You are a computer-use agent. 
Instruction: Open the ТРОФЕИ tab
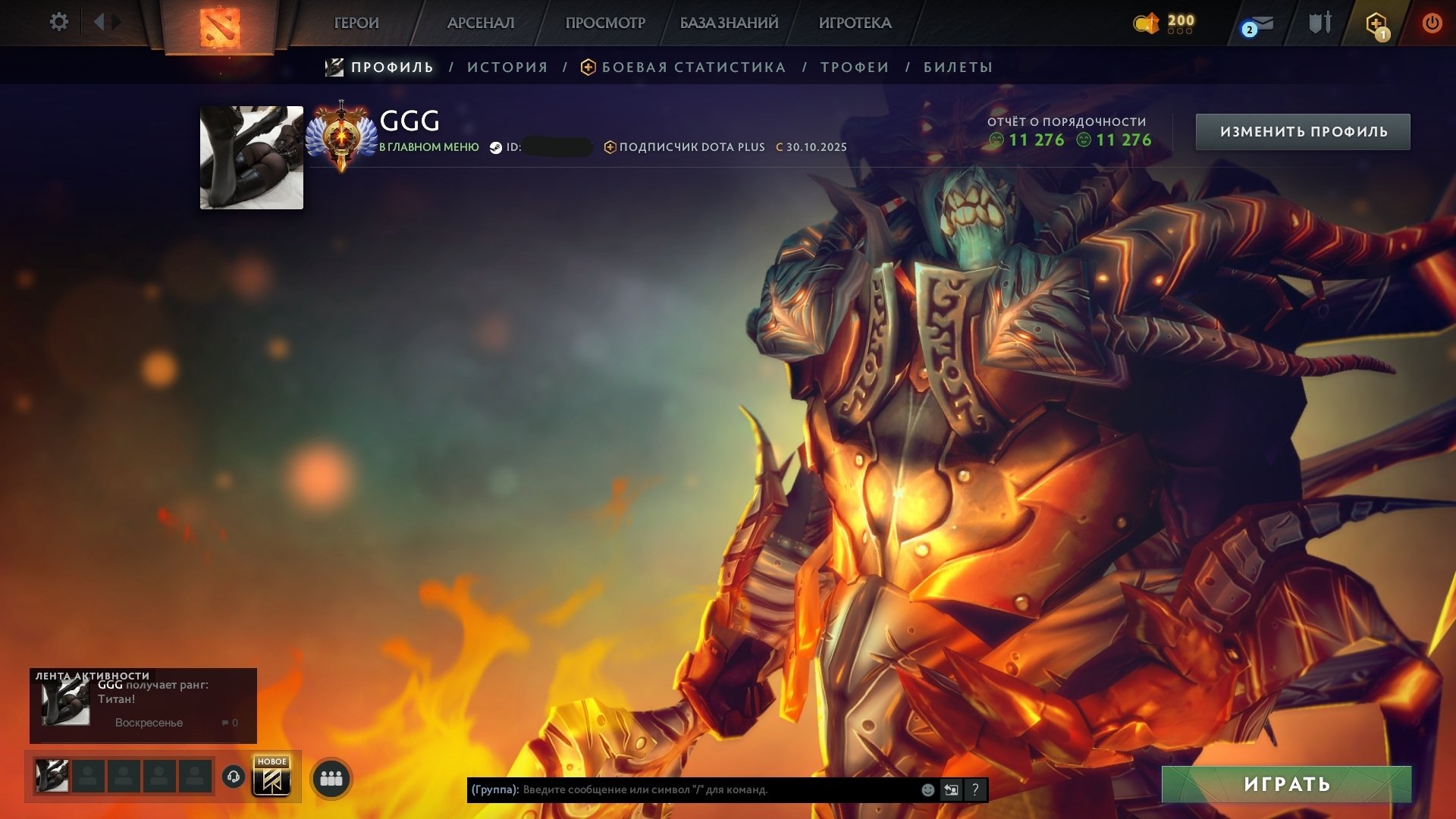[x=853, y=67]
